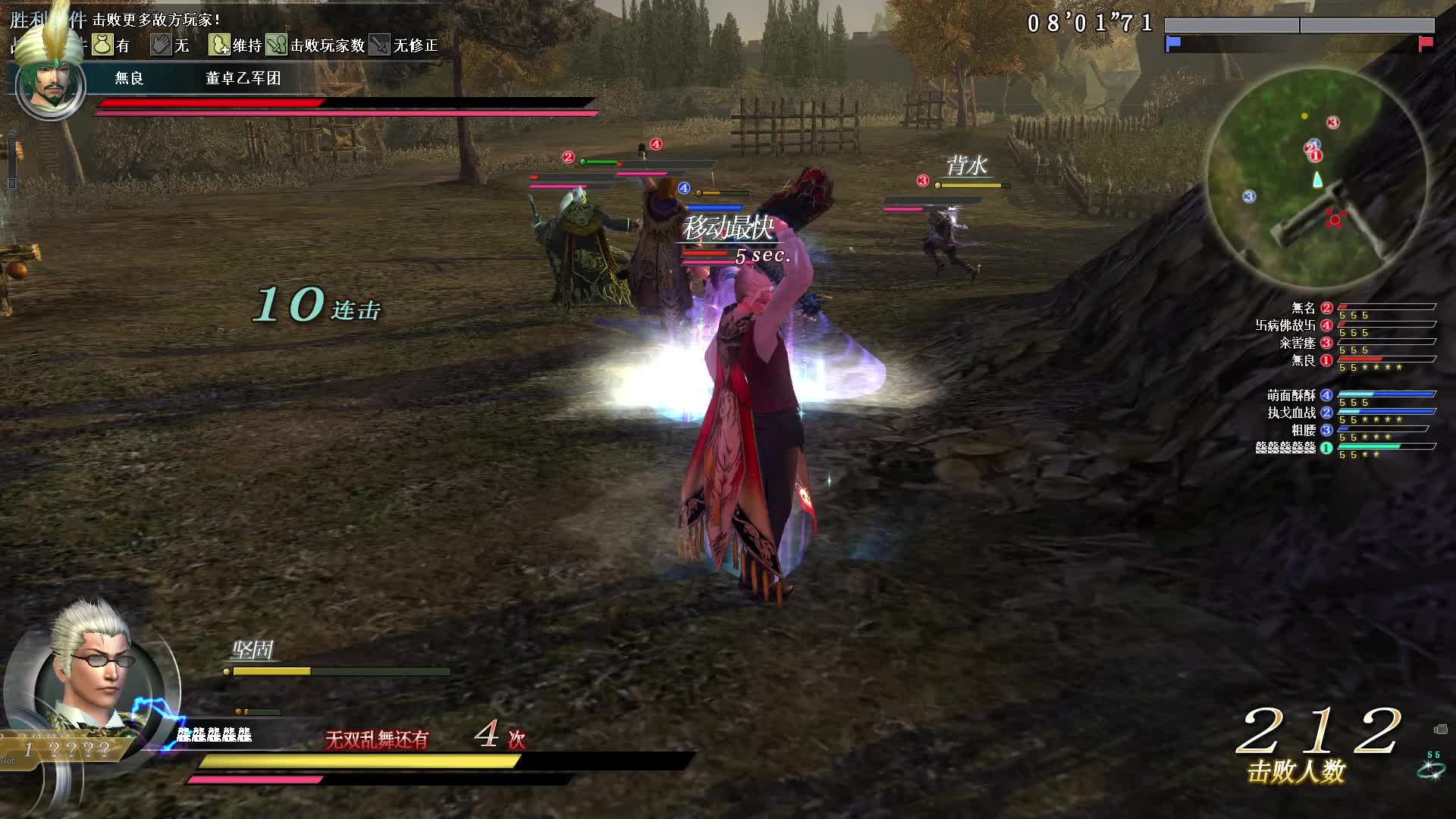Click the white-haired player character portrait
This screenshot has width=1456, height=819.
click(x=93, y=675)
